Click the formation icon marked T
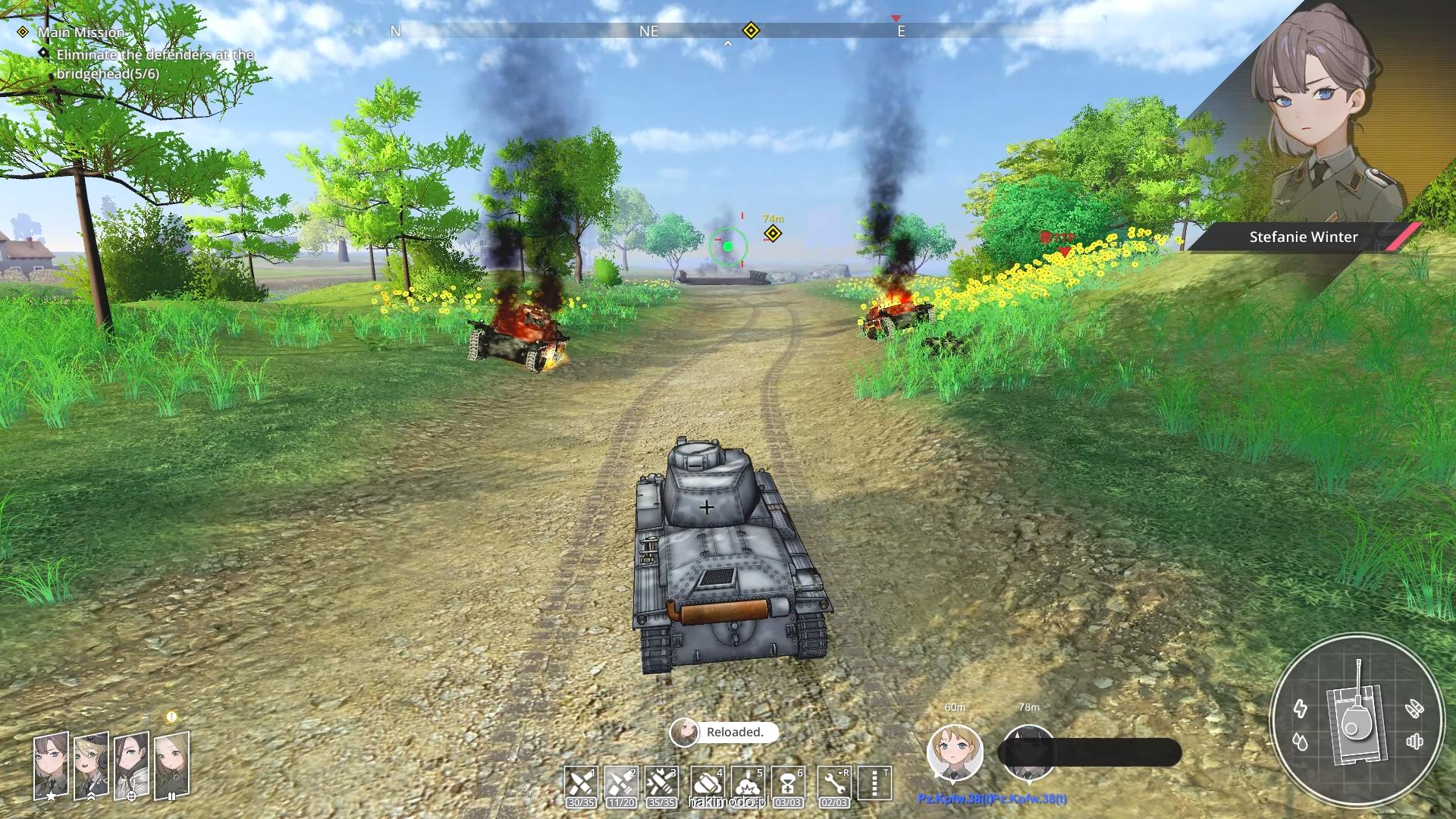 874,783
